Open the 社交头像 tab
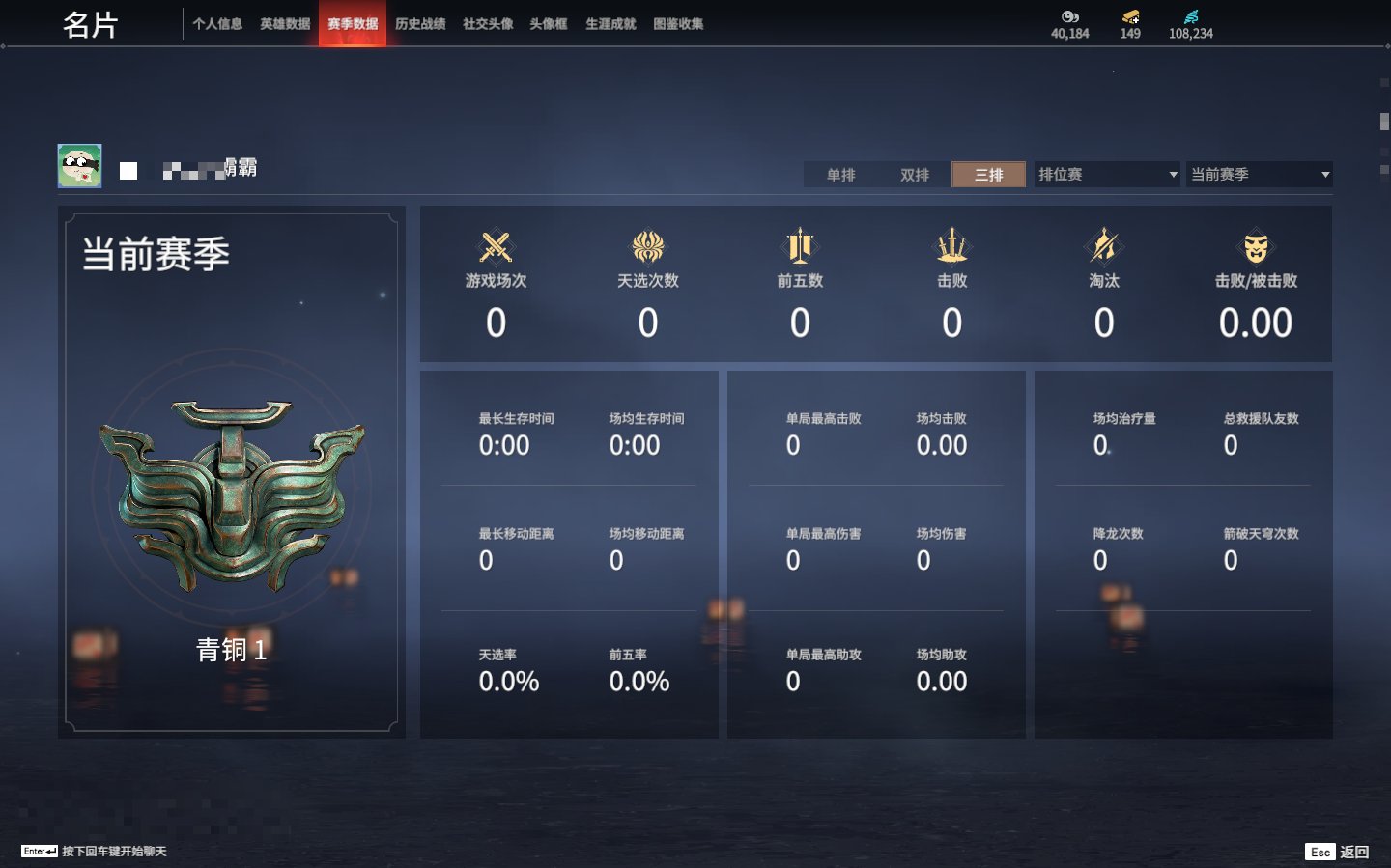Screen dimensions: 1391x868 [488, 24]
